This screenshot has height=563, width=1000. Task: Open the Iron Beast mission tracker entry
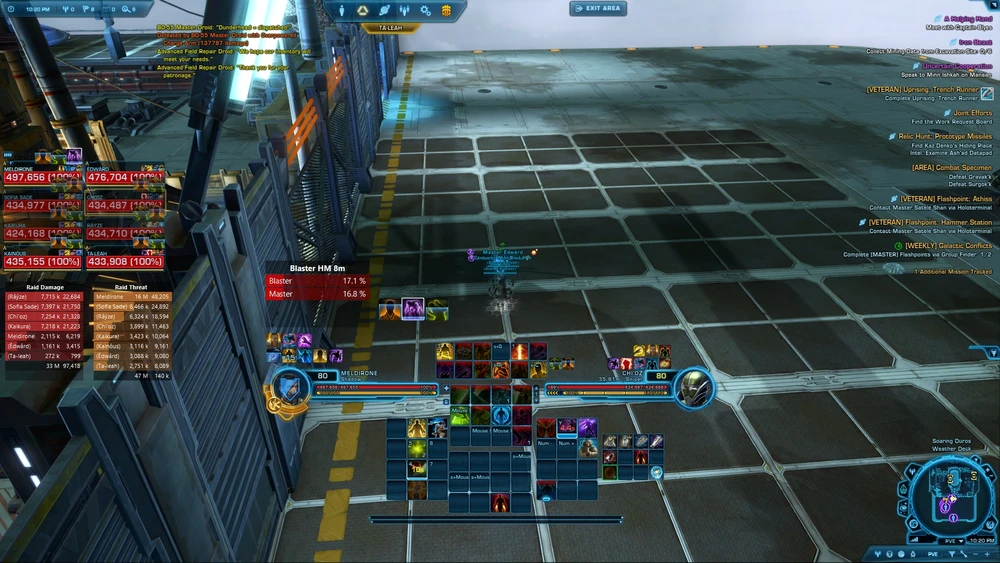[x=974, y=42]
